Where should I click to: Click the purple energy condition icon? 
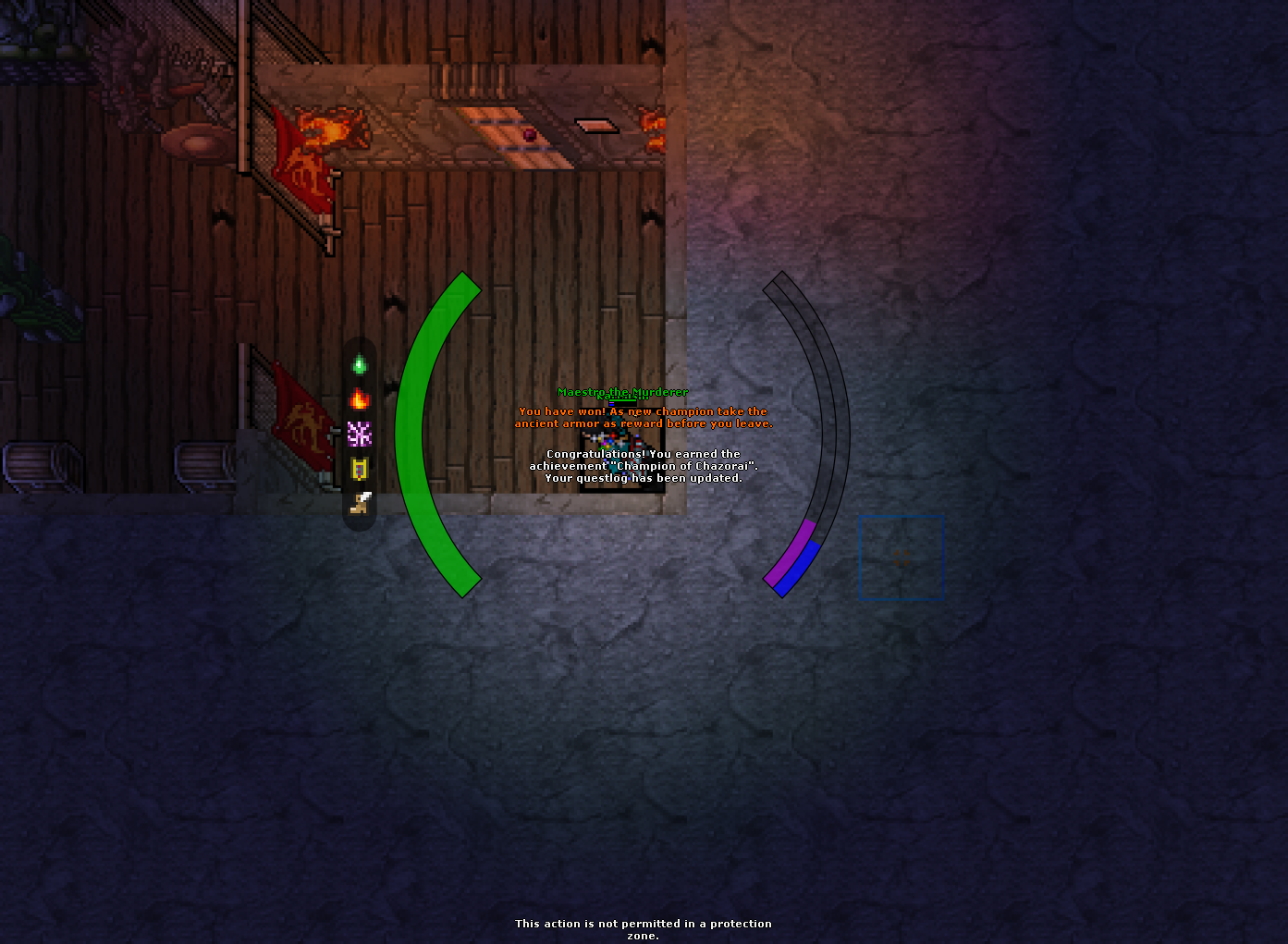(x=361, y=435)
